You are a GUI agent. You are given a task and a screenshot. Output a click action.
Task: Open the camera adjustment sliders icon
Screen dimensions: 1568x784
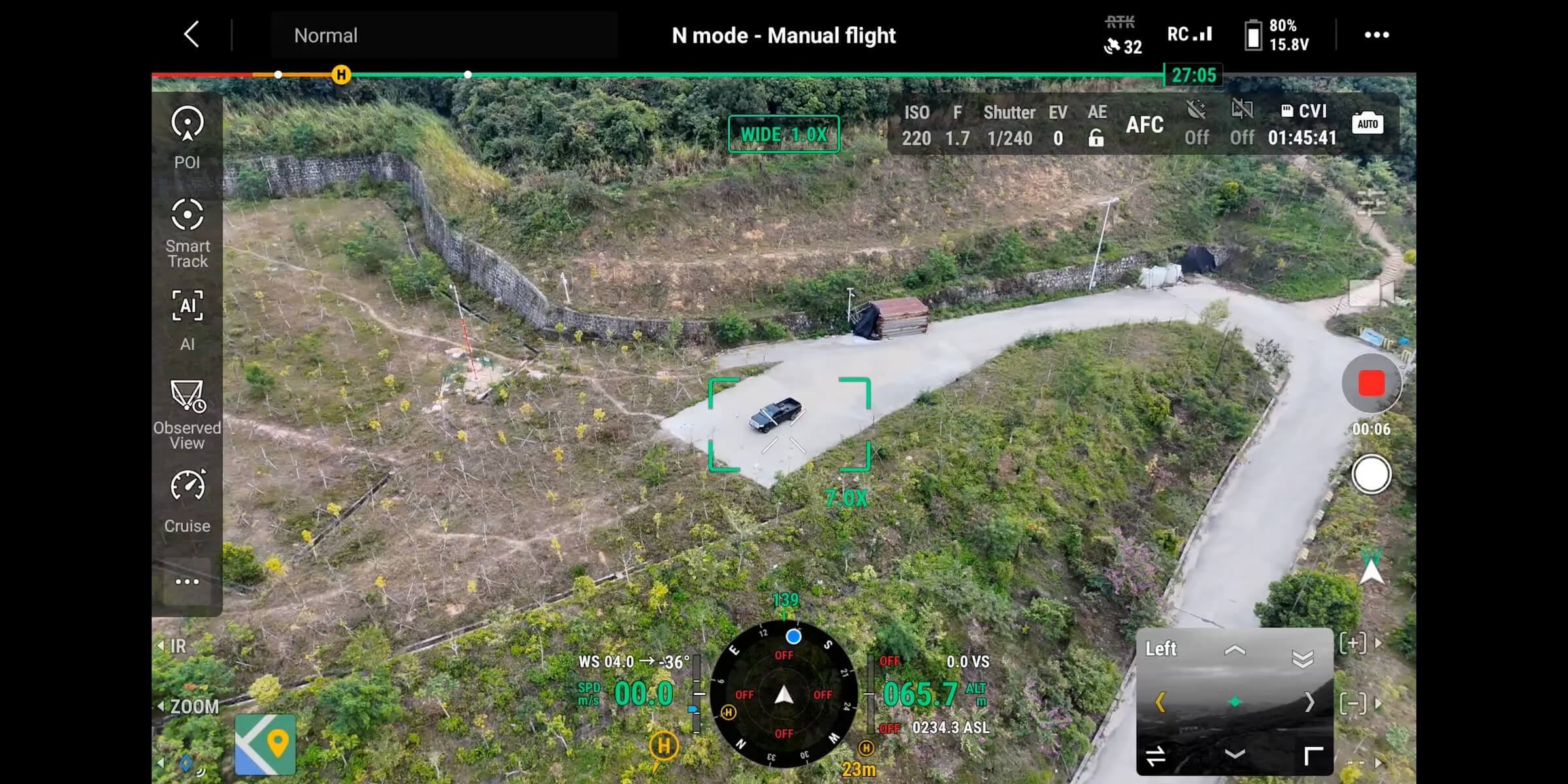[x=1371, y=203]
